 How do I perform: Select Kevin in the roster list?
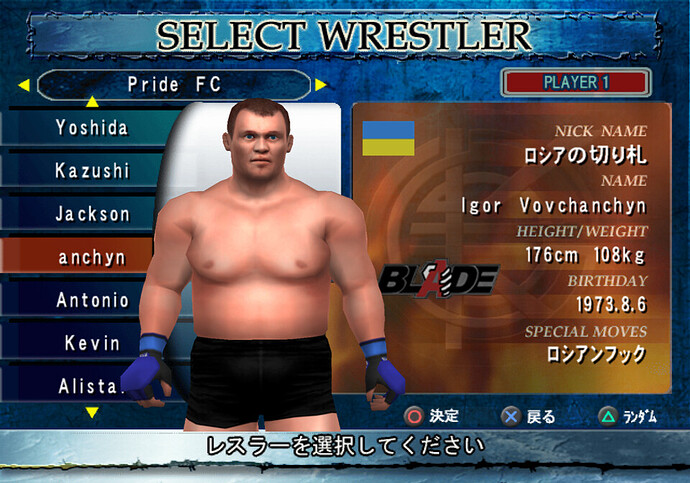point(92,343)
